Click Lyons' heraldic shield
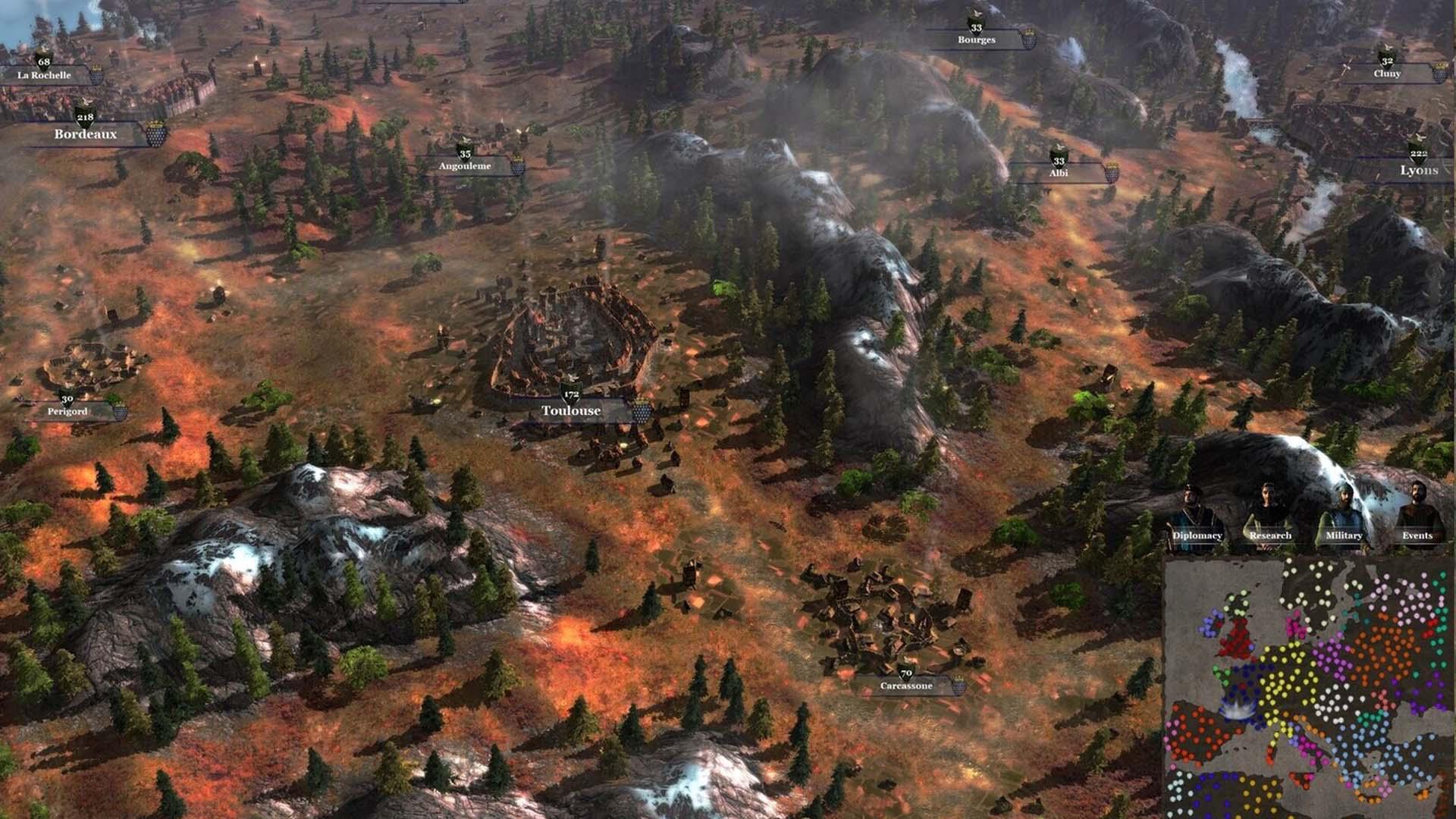Image resolution: width=1456 pixels, height=819 pixels. 1419,156
